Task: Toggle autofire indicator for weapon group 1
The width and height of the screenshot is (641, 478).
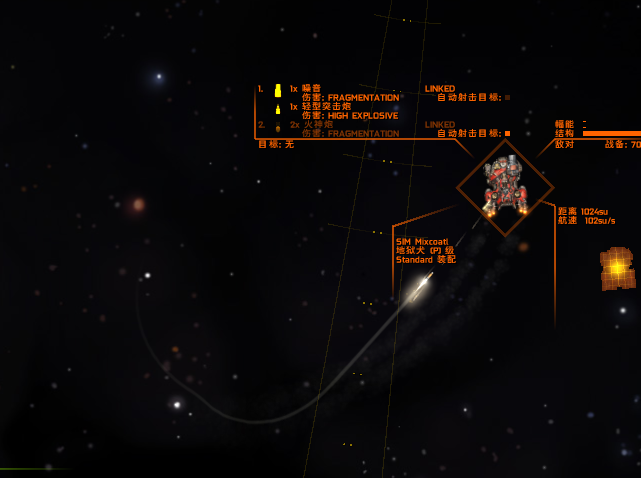Action: pyautogui.click(x=507, y=98)
